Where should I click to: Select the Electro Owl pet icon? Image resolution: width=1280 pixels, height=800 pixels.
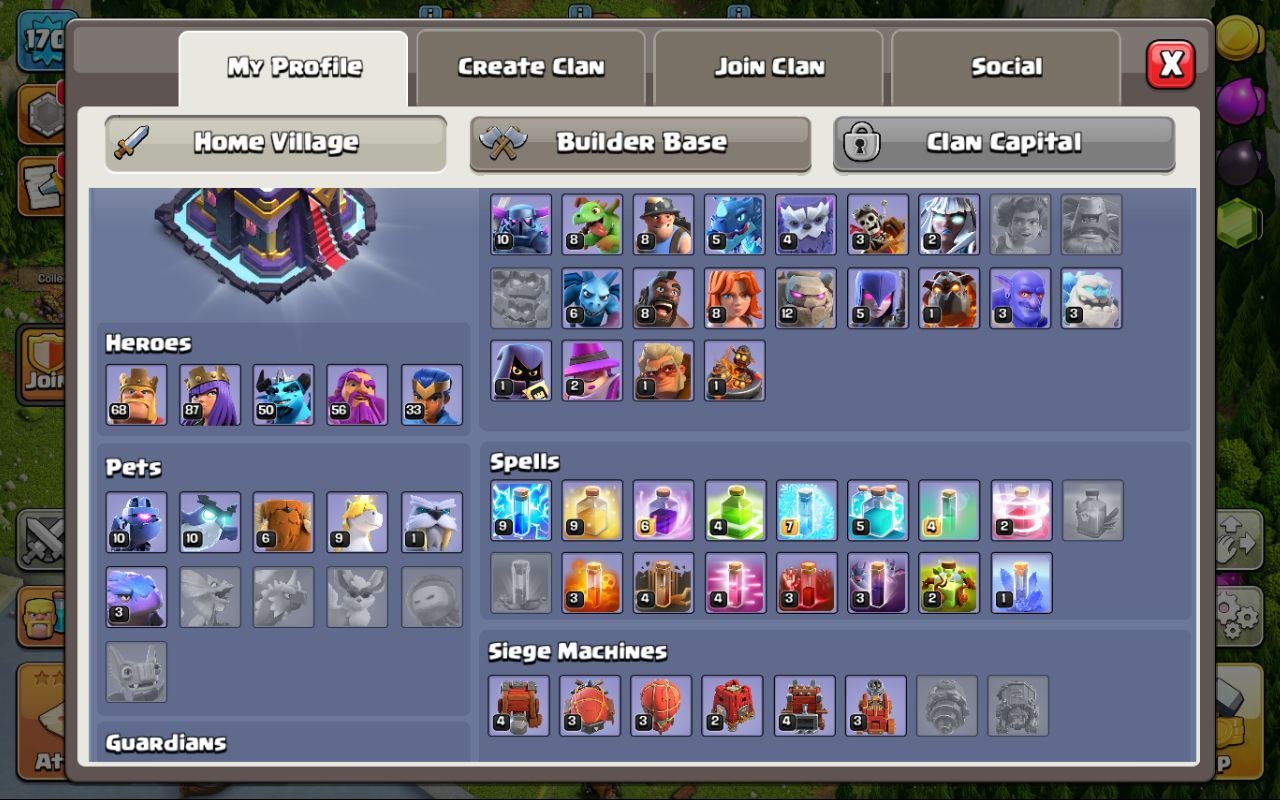pos(210,520)
